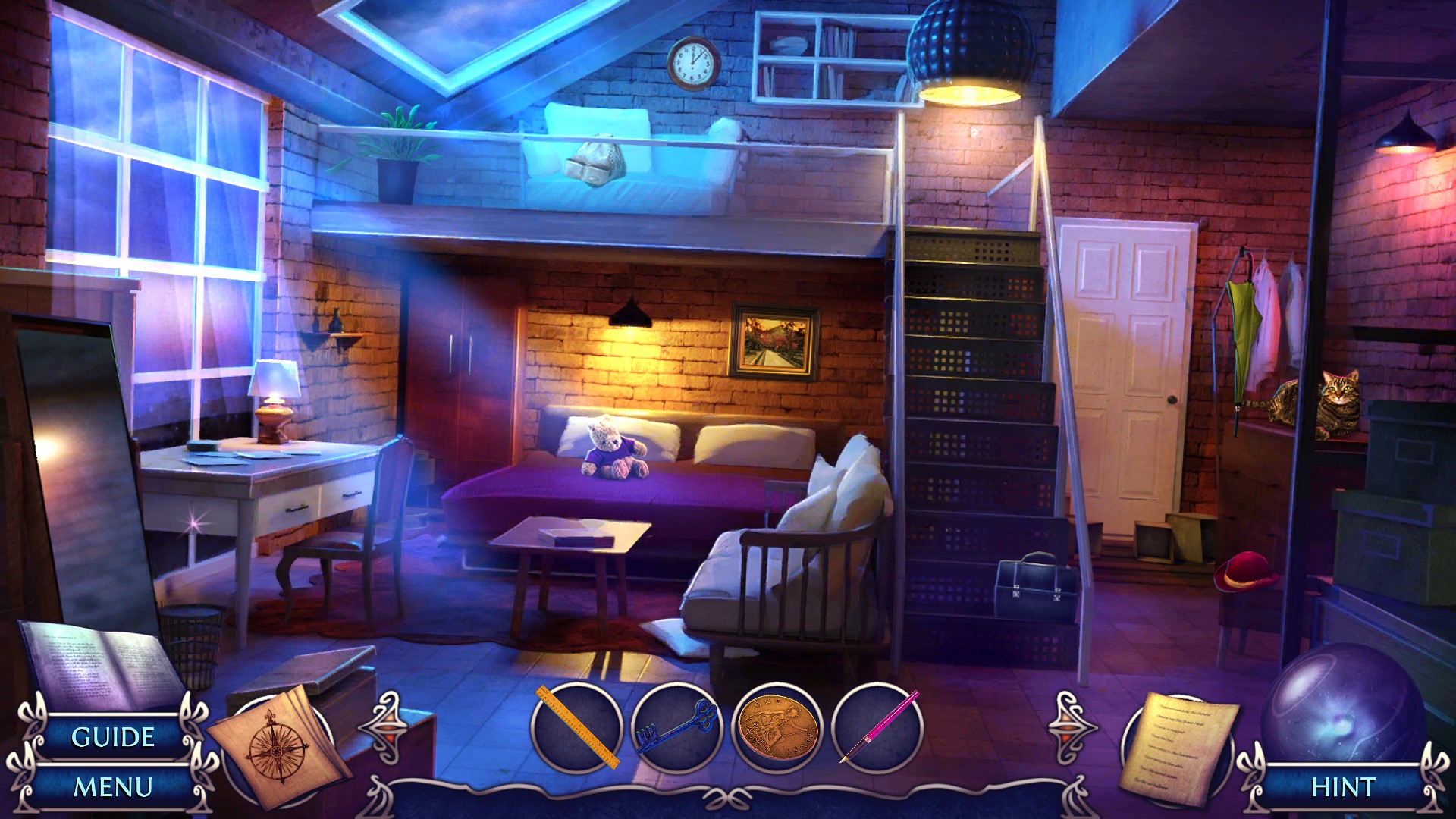Choose the pink pen inventory item
Viewport: 1456px width, 819px height.
click(x=878, y=728)
